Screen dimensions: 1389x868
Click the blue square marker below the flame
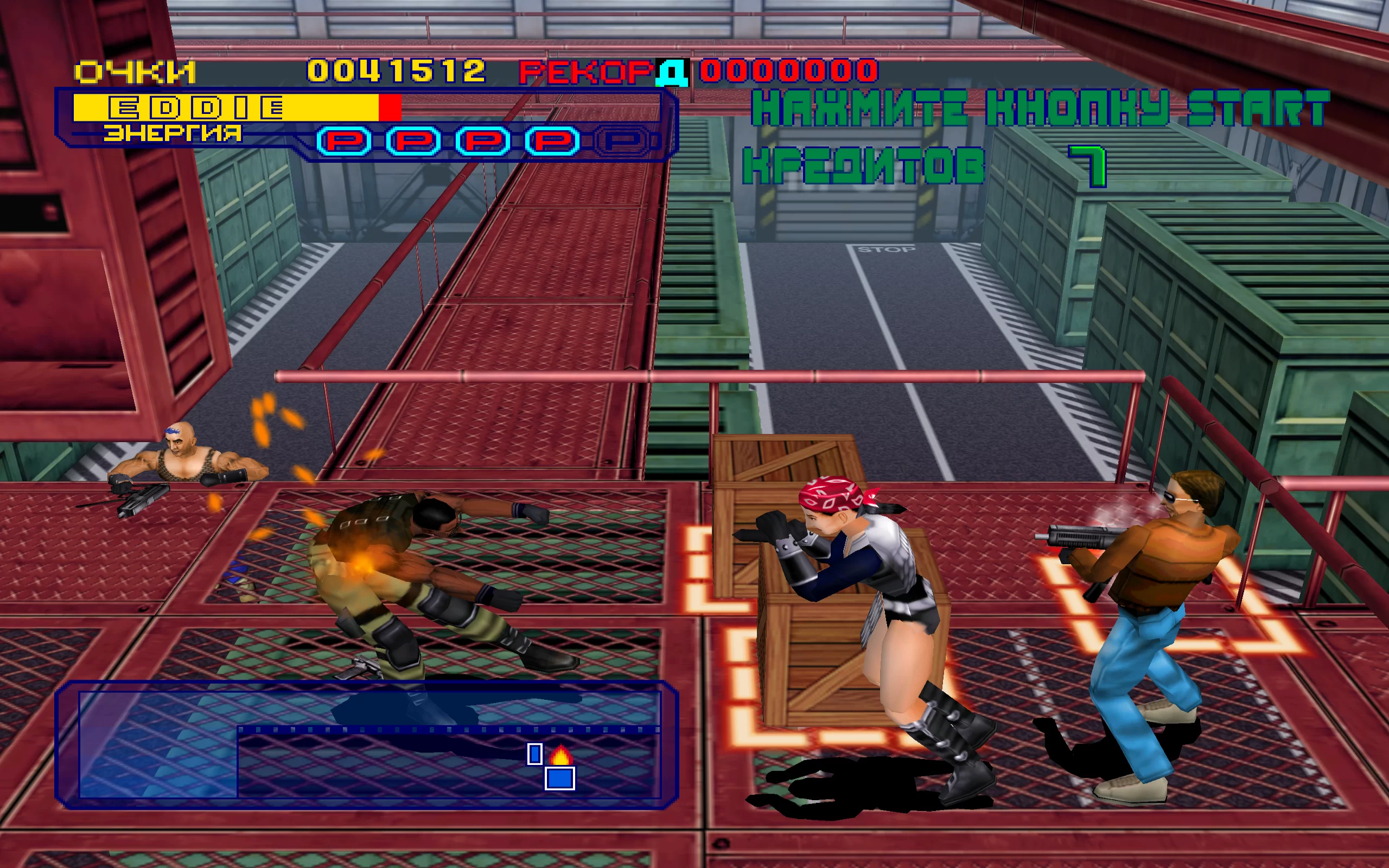[x=560, y=780]
